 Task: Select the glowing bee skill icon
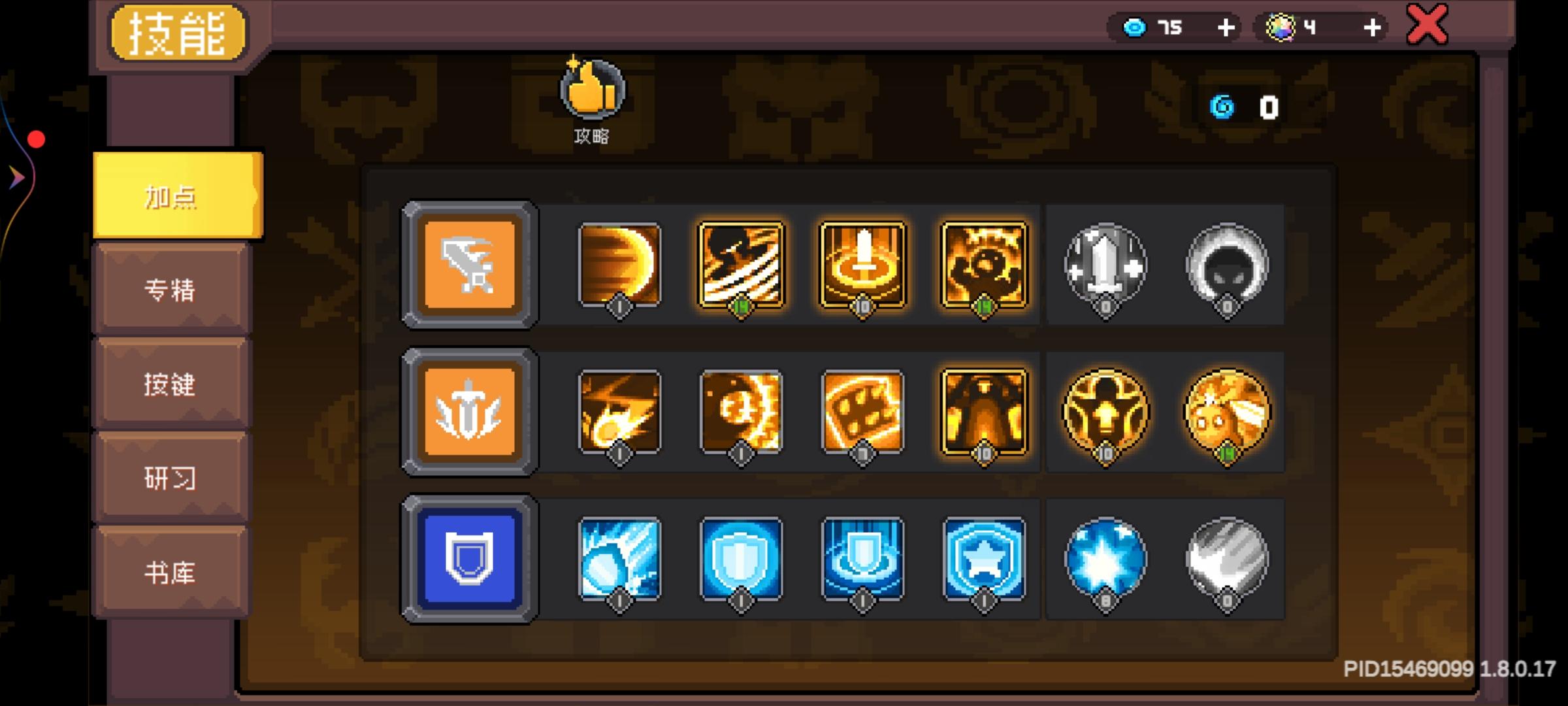click(1227, 412)
